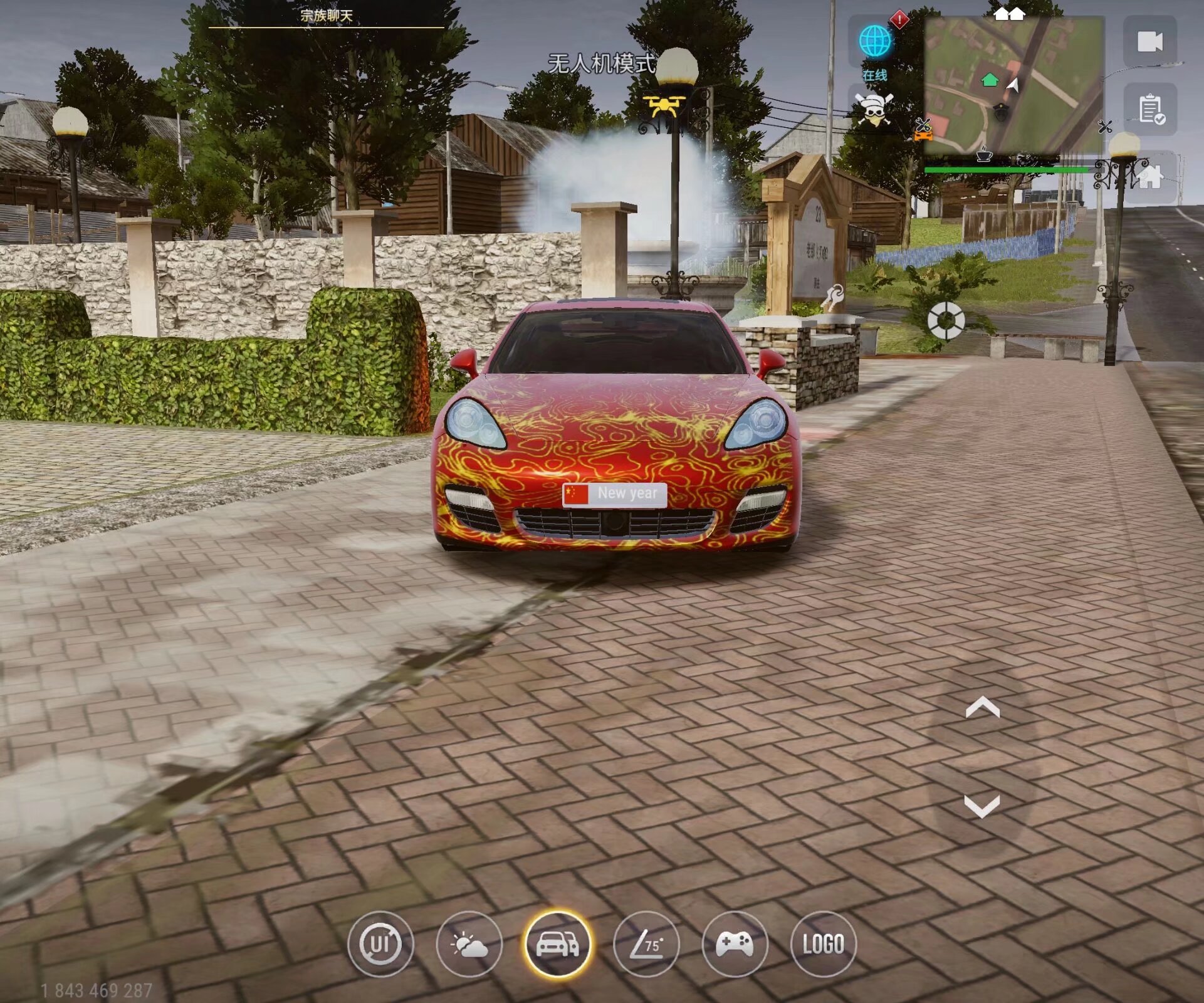The width and height of the screenshot is (1204, 1003).
Task: Click the yellow drone mode icon
Action: pyautogui.click(x=664, y=107)
